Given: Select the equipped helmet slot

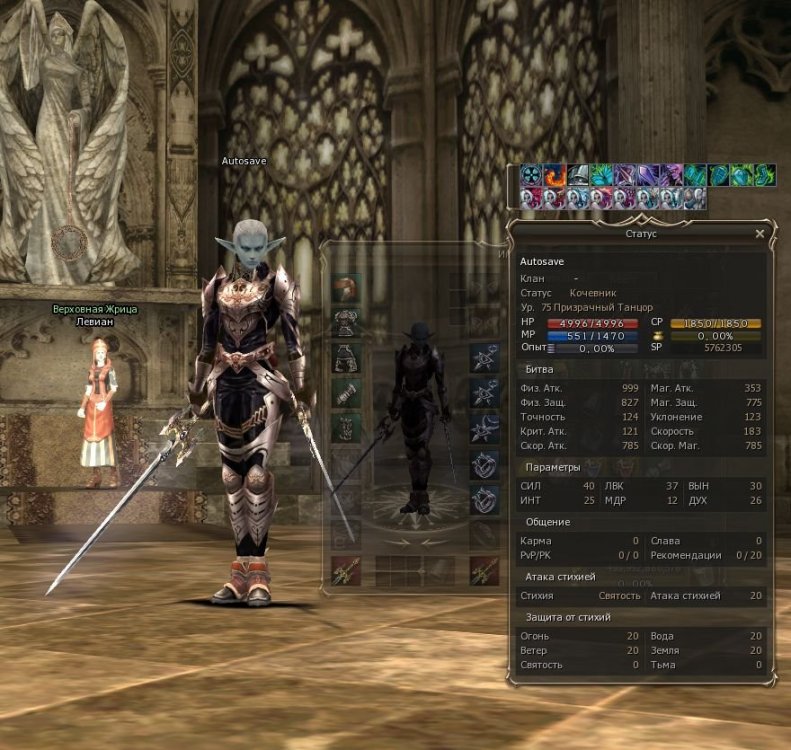Looking at the screenshot, I should (346, 288).
